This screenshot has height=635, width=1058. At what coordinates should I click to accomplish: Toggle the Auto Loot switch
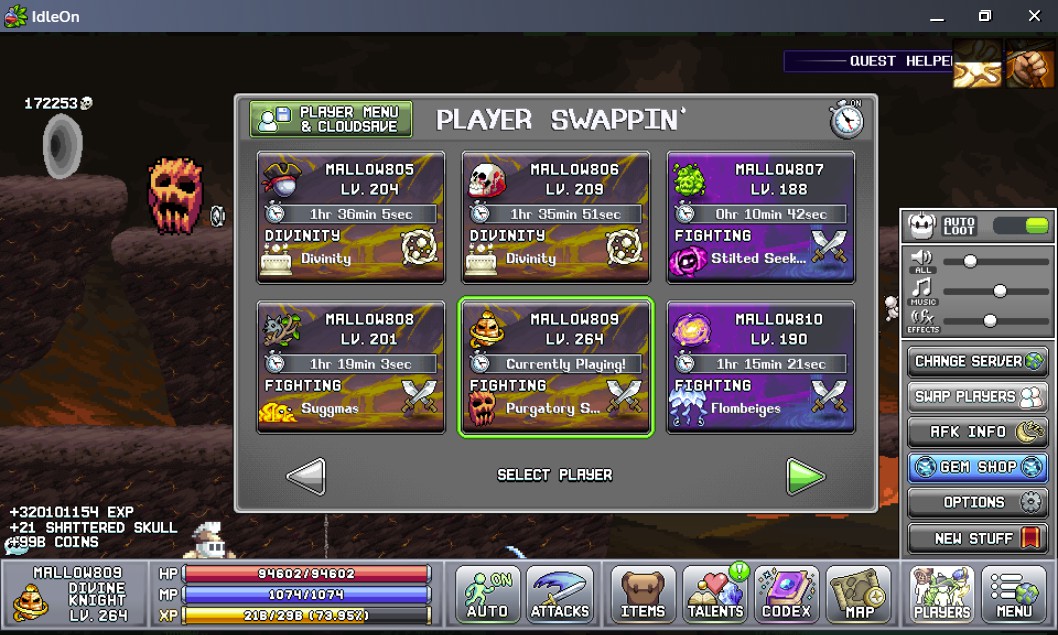pos(1021,226)
